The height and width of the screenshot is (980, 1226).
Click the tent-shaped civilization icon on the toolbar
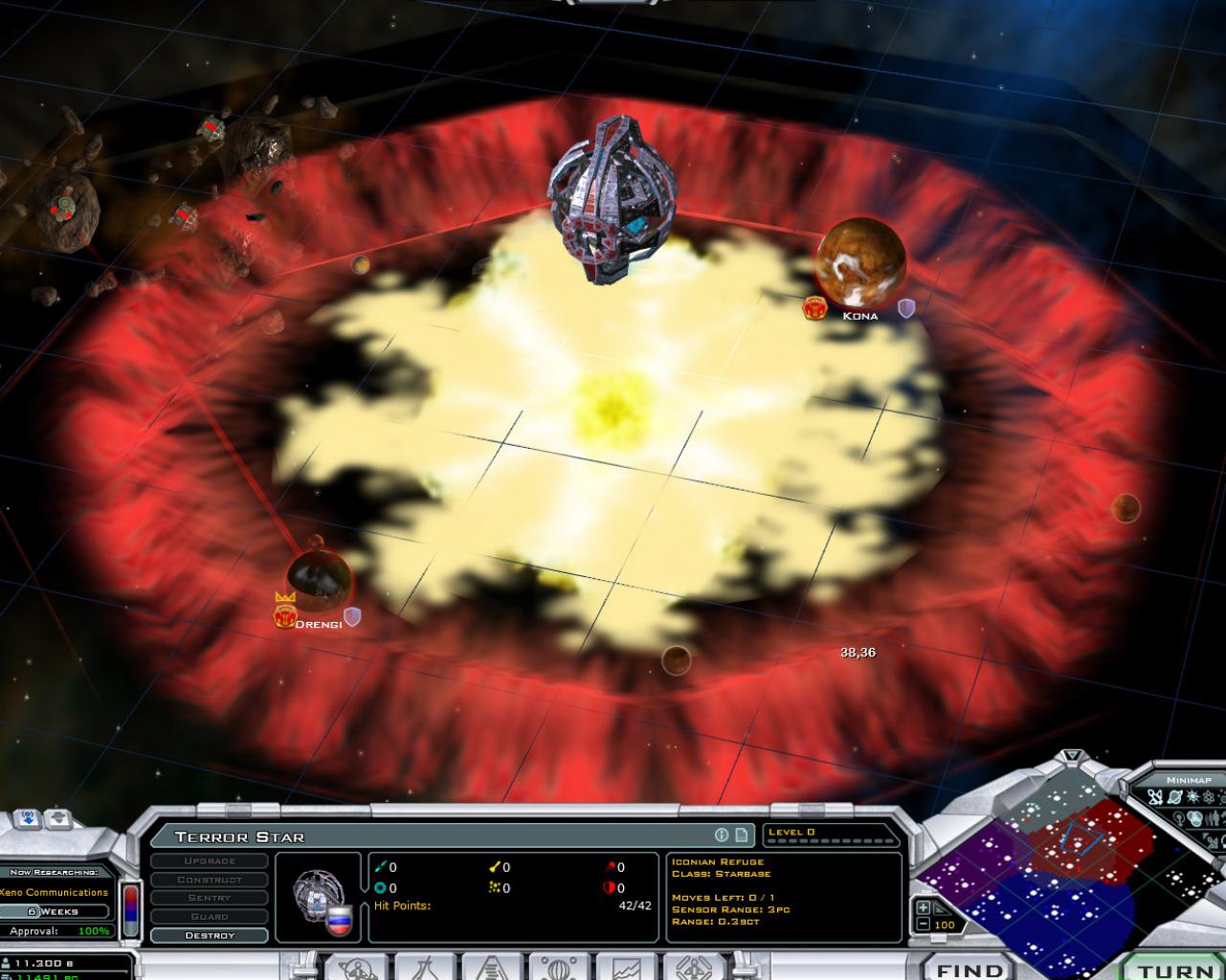click(422, 969)
